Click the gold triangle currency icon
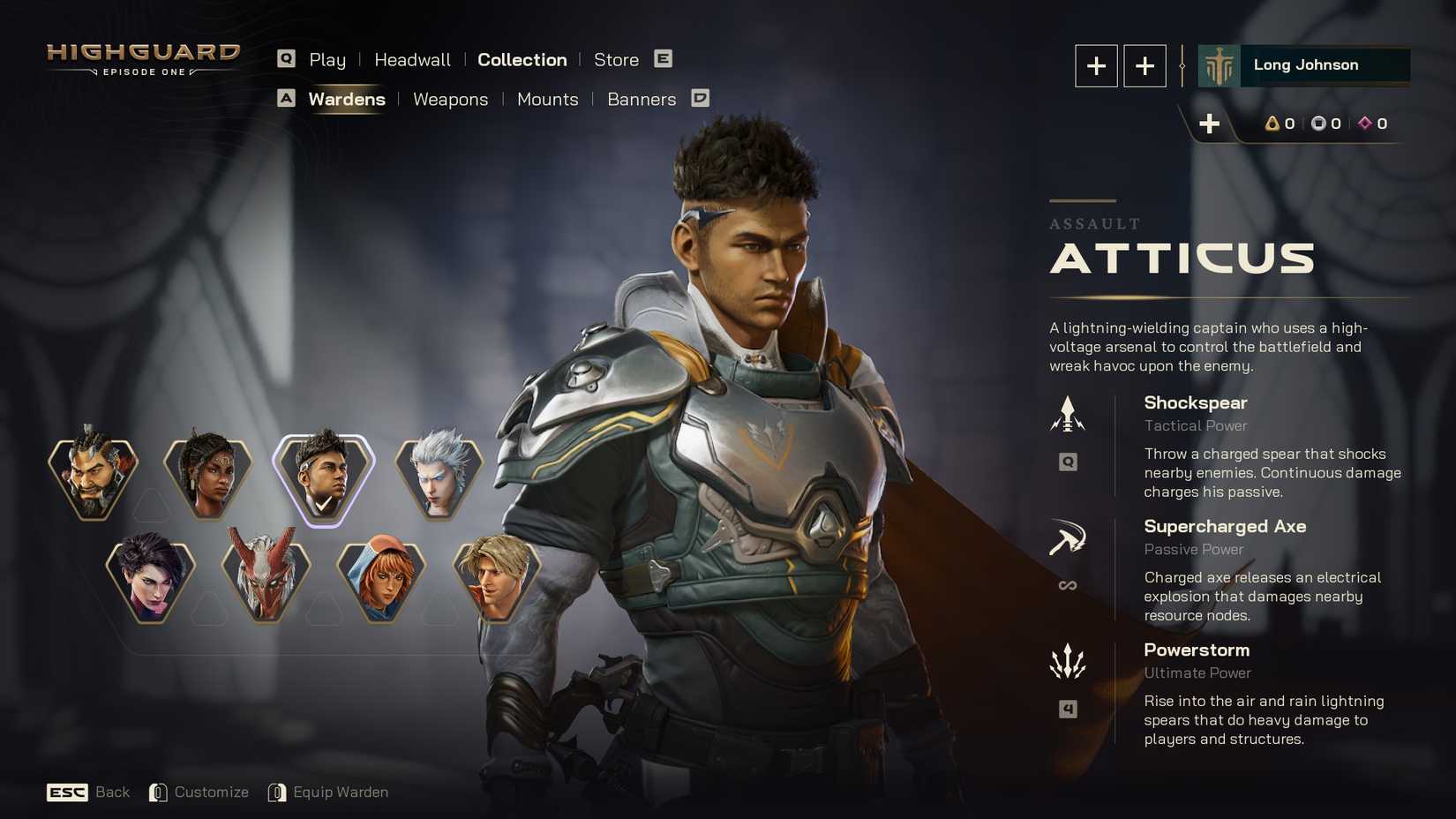Screen dimensions: 1456x819 tap(1271, 124)
